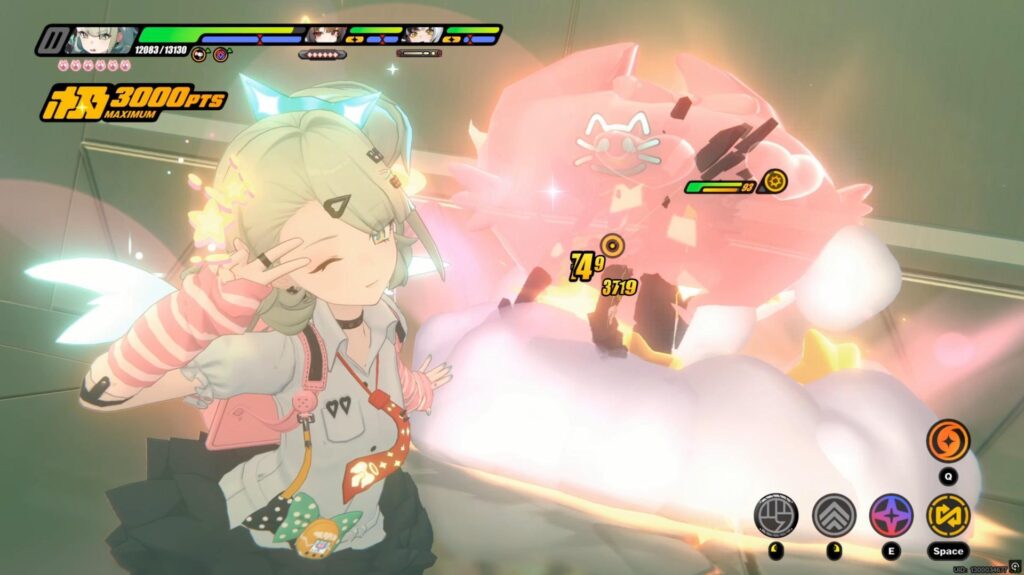
Task: Trigger the yellow character swap icon
Action: 947,515
